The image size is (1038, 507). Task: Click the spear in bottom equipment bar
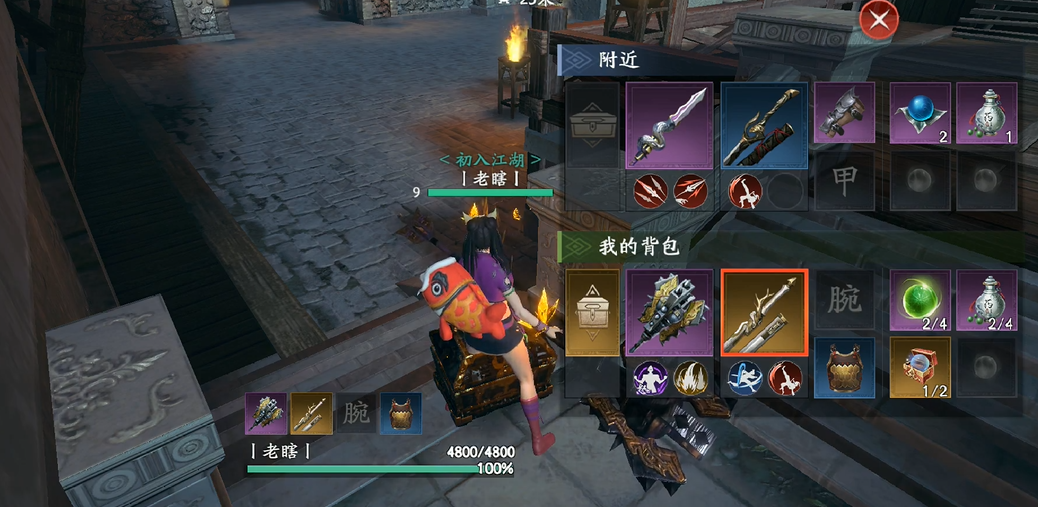pos(311,413)
